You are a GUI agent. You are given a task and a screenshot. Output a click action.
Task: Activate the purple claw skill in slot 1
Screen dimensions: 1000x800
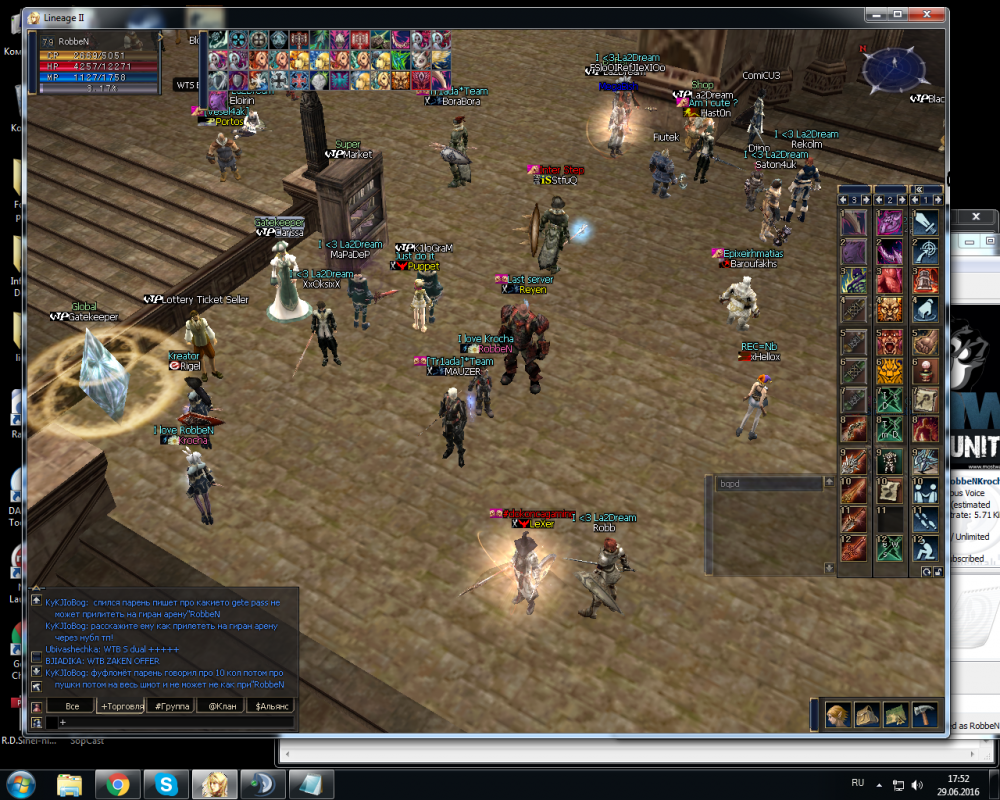point(853,222)
